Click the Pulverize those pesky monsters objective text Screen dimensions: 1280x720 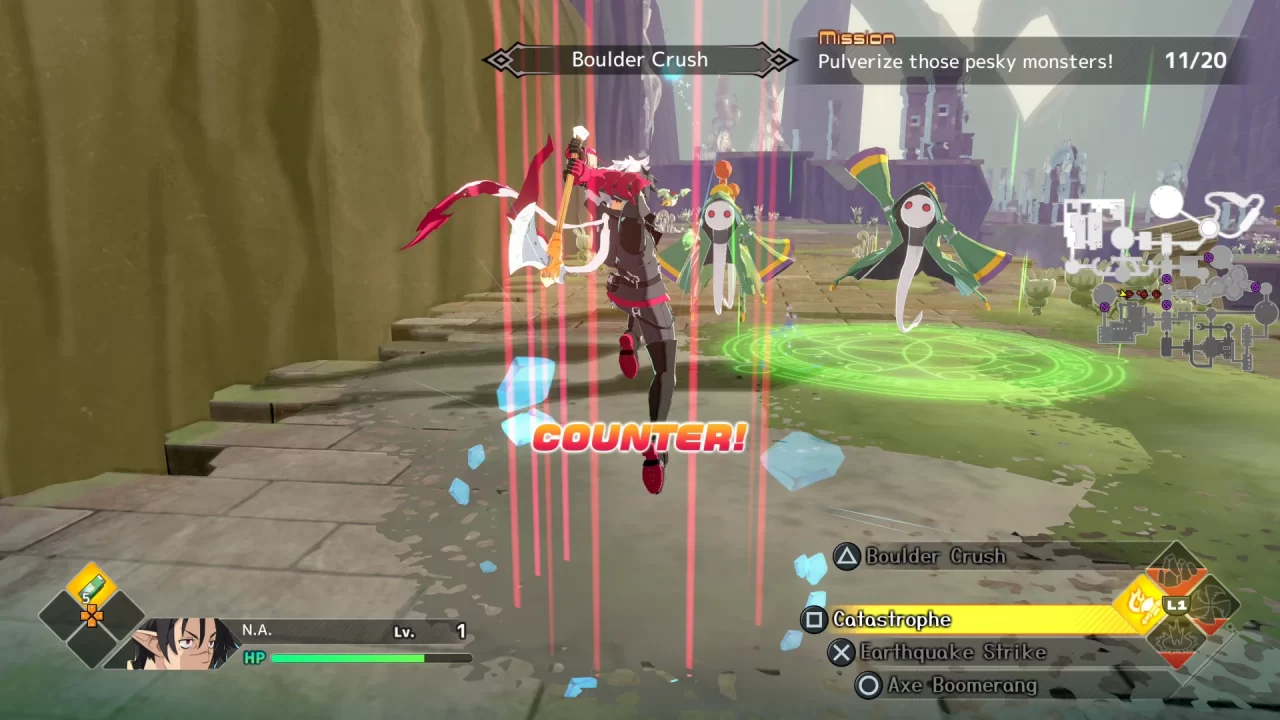(966, 61)
